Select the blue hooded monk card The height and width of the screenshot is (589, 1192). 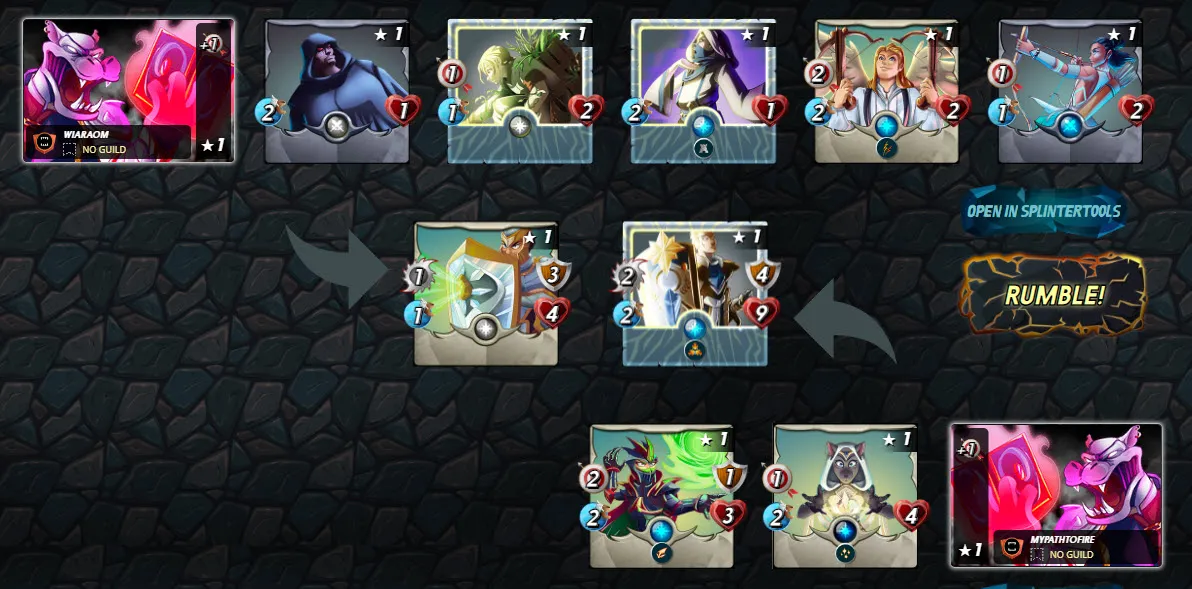(337, 91)
